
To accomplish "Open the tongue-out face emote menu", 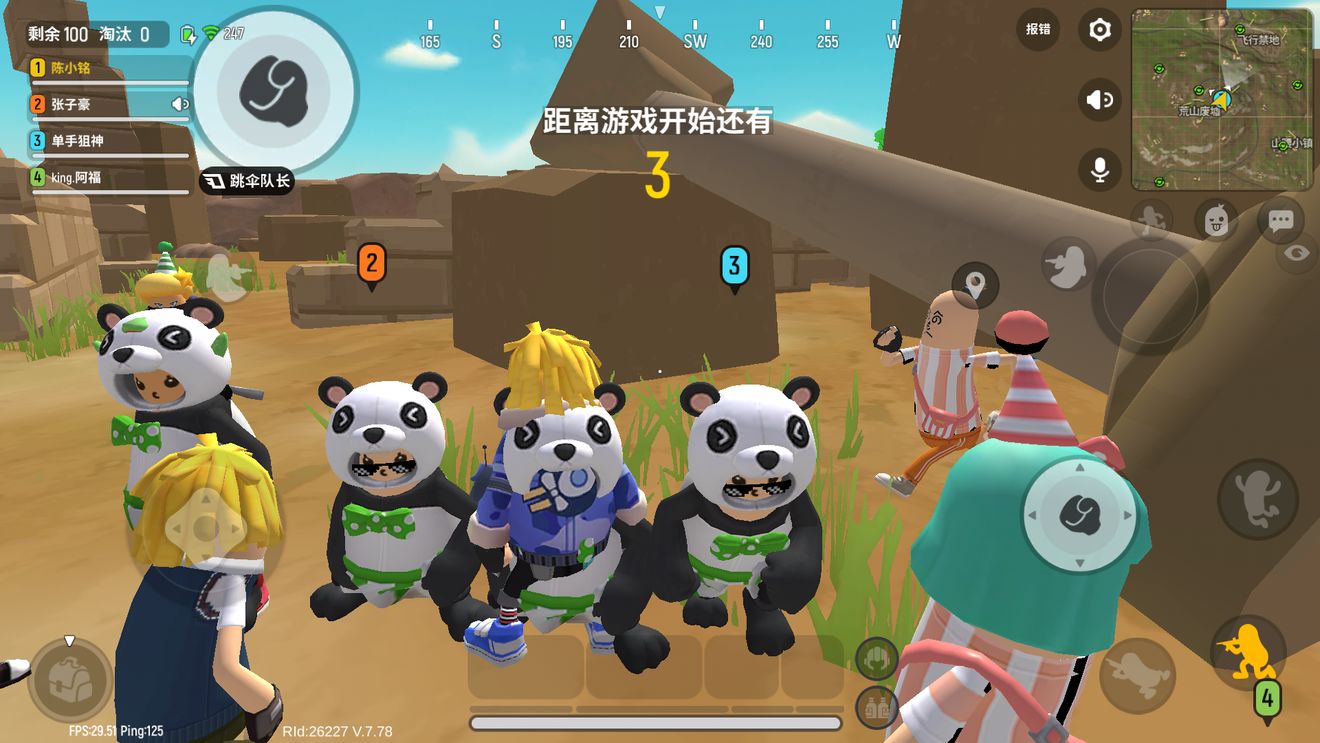I will [1216, 219].
